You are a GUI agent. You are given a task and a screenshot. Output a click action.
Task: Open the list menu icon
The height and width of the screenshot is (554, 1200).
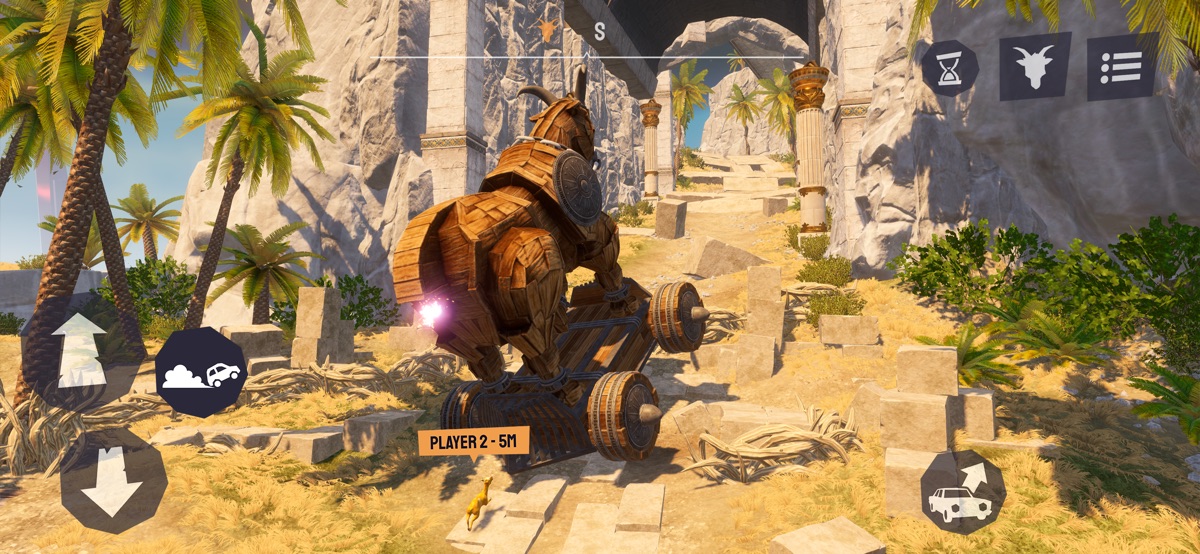click(1121, 67)
